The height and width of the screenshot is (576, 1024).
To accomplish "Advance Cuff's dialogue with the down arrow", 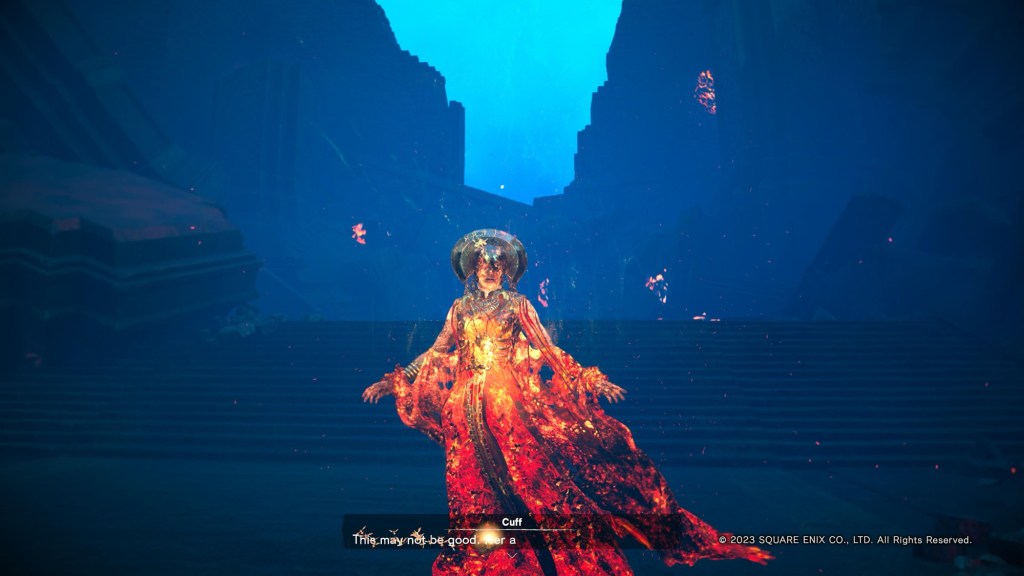I will (x=512, y=556).
